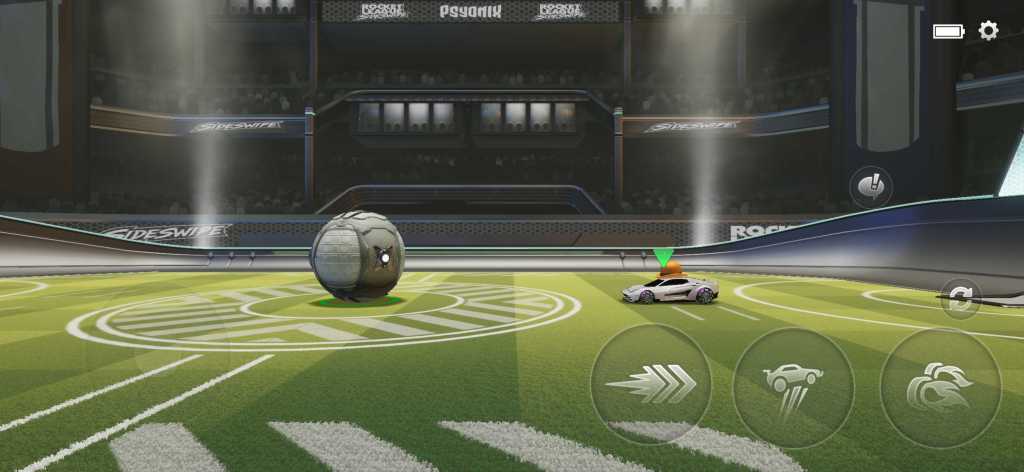1024x472 pixels.
Task: Open the quick chat bubble
Action: pos(870,187)
